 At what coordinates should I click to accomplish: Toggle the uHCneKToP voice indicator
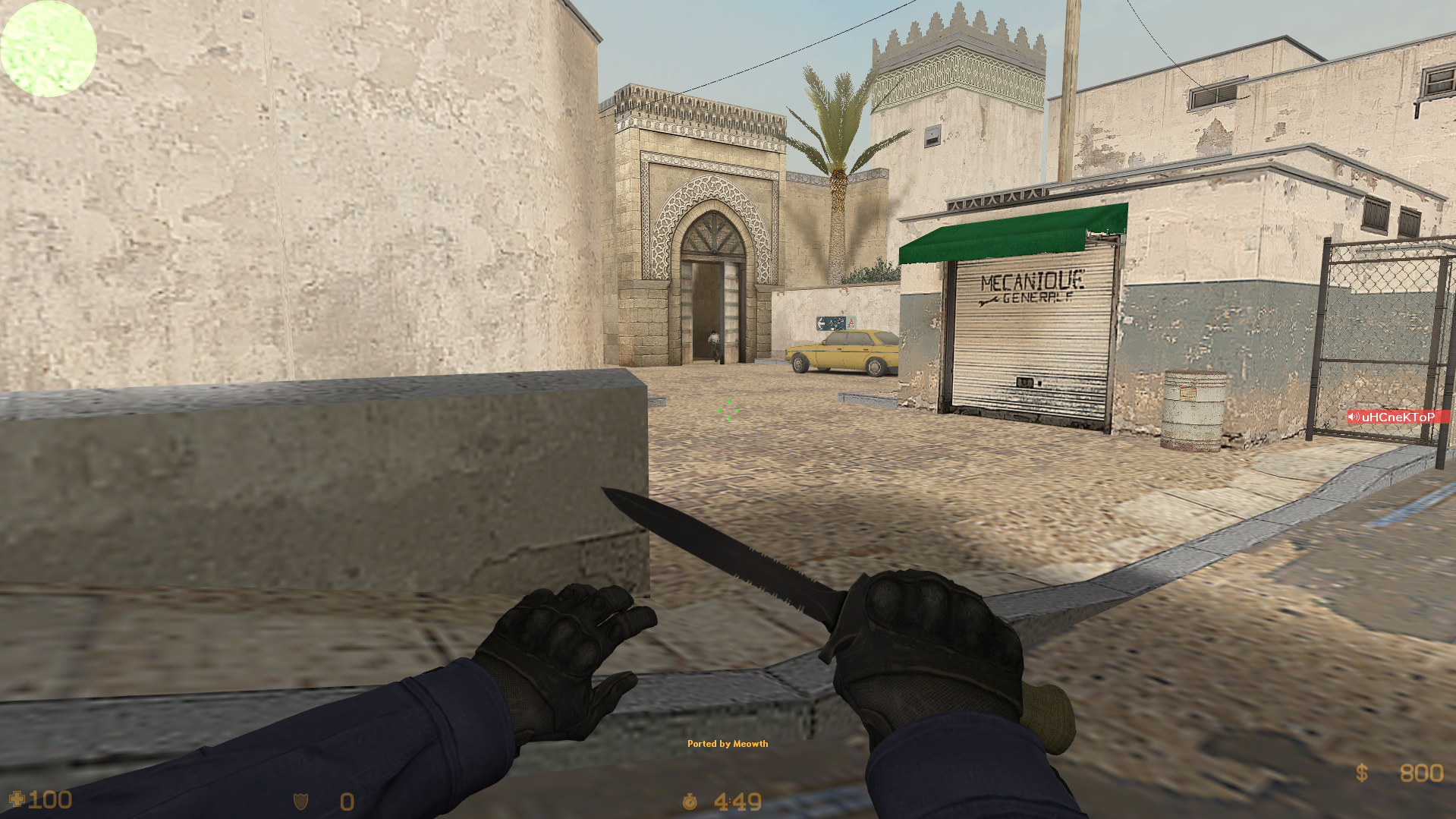(1398, 416)
